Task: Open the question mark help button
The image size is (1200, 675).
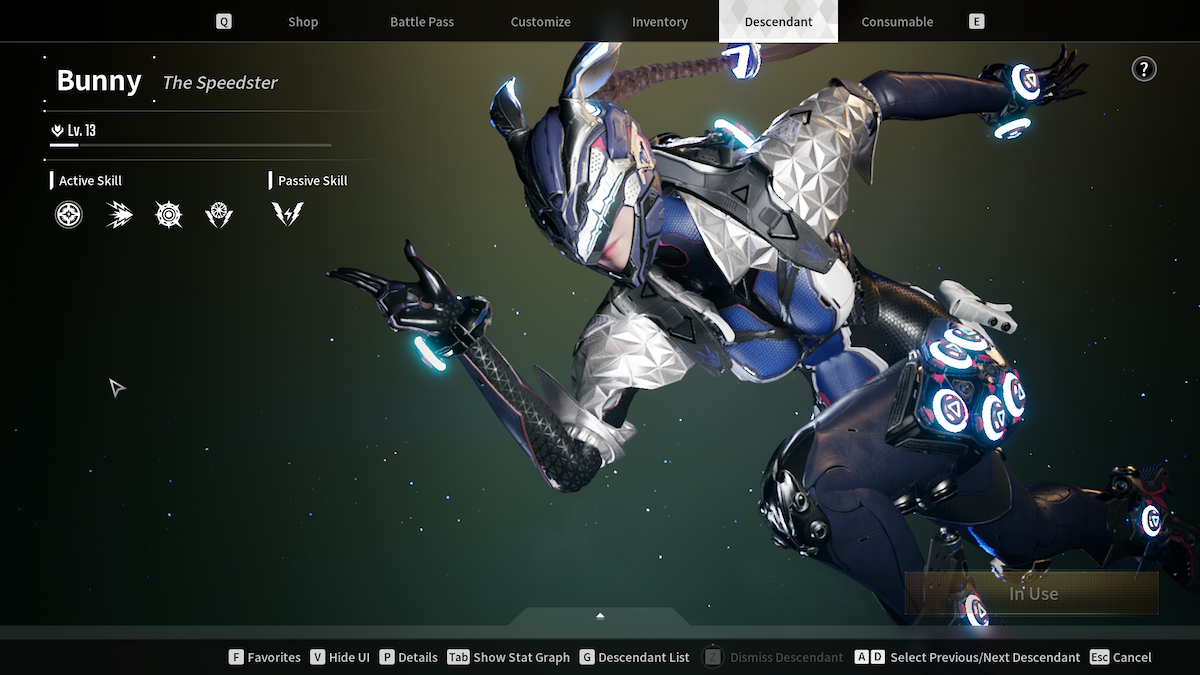Action: tap(1144, 69)
